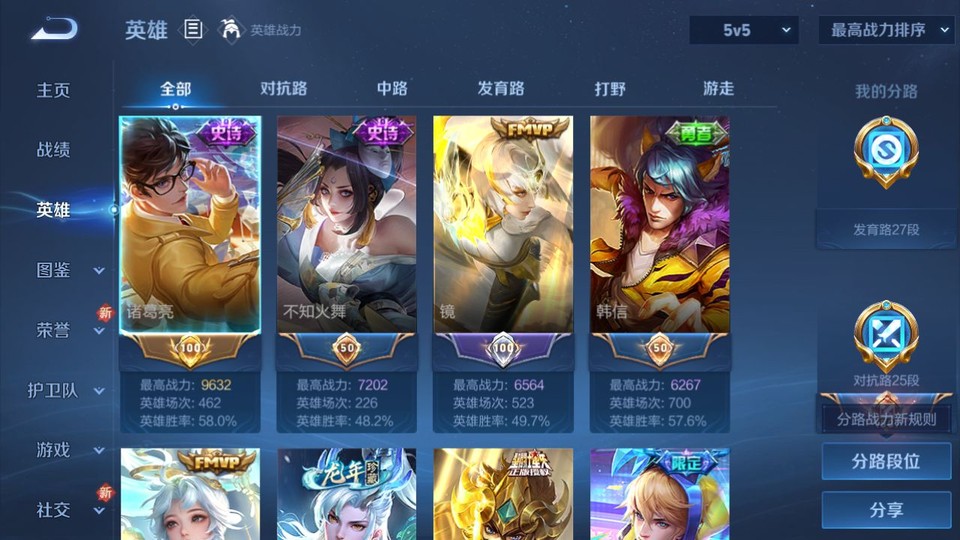
Task: Open the 荣誉 sidebar entry
Action: (54, 330)
